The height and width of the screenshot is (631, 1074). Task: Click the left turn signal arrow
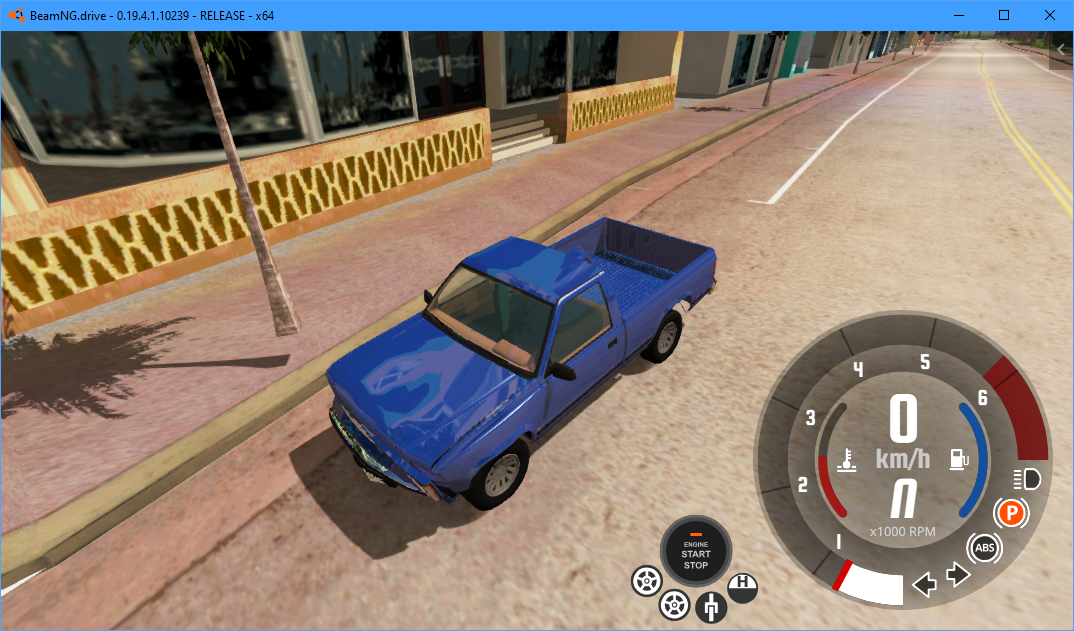[925, 583]
